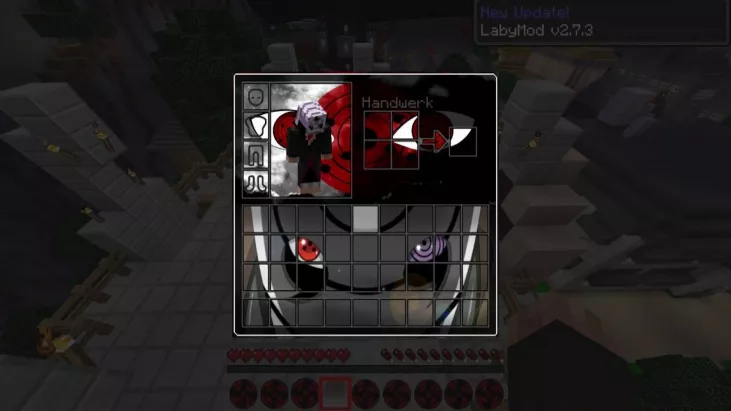Click the player character preview
The height and width of the screenshot is (411, 731).
[310, 140]
